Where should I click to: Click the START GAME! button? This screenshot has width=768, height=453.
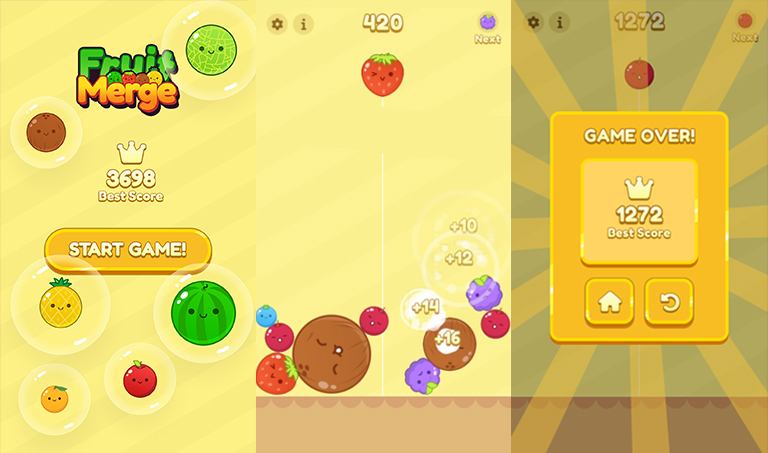127,249
